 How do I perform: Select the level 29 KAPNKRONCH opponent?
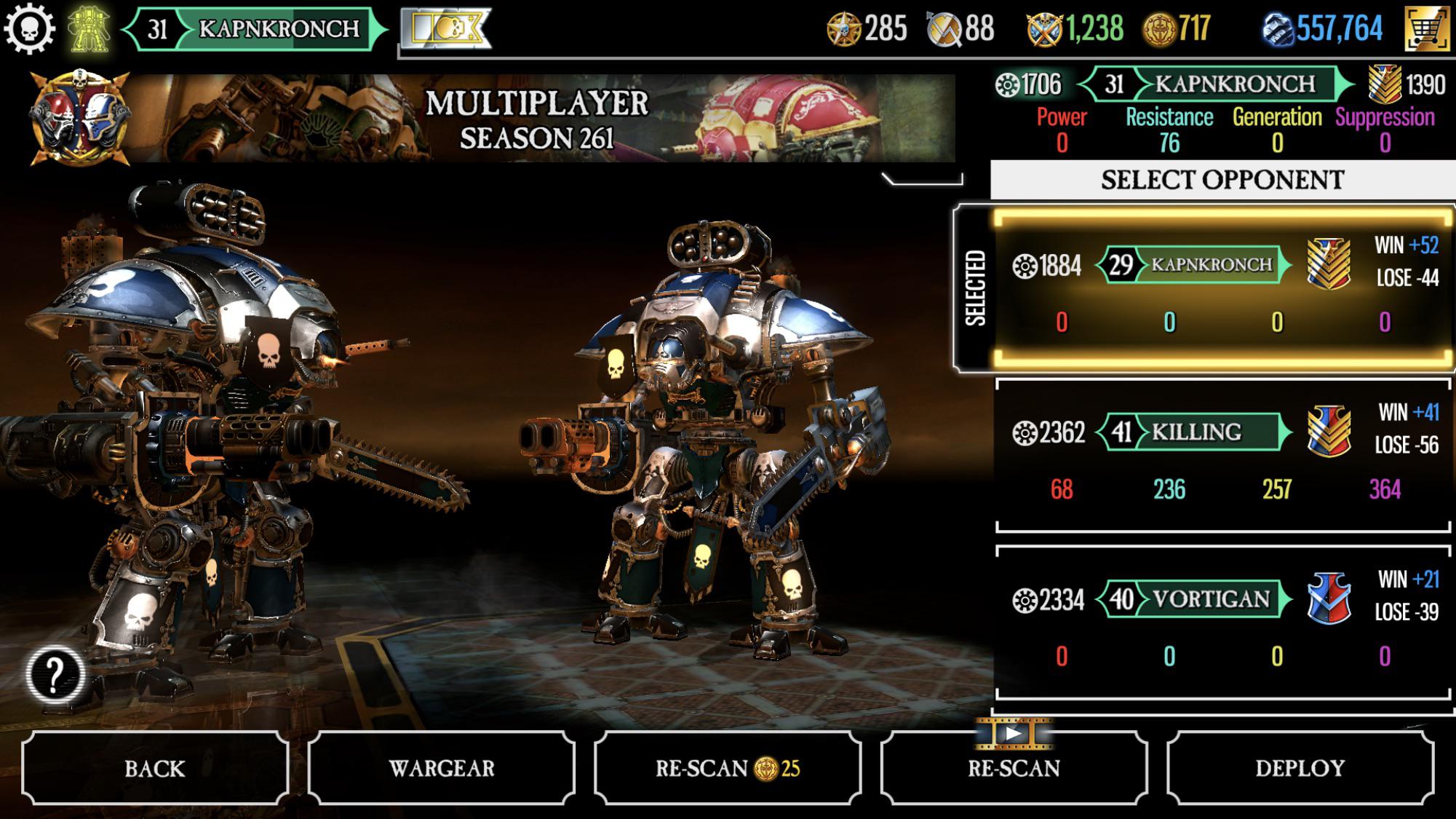click(x=1222, y=288)
